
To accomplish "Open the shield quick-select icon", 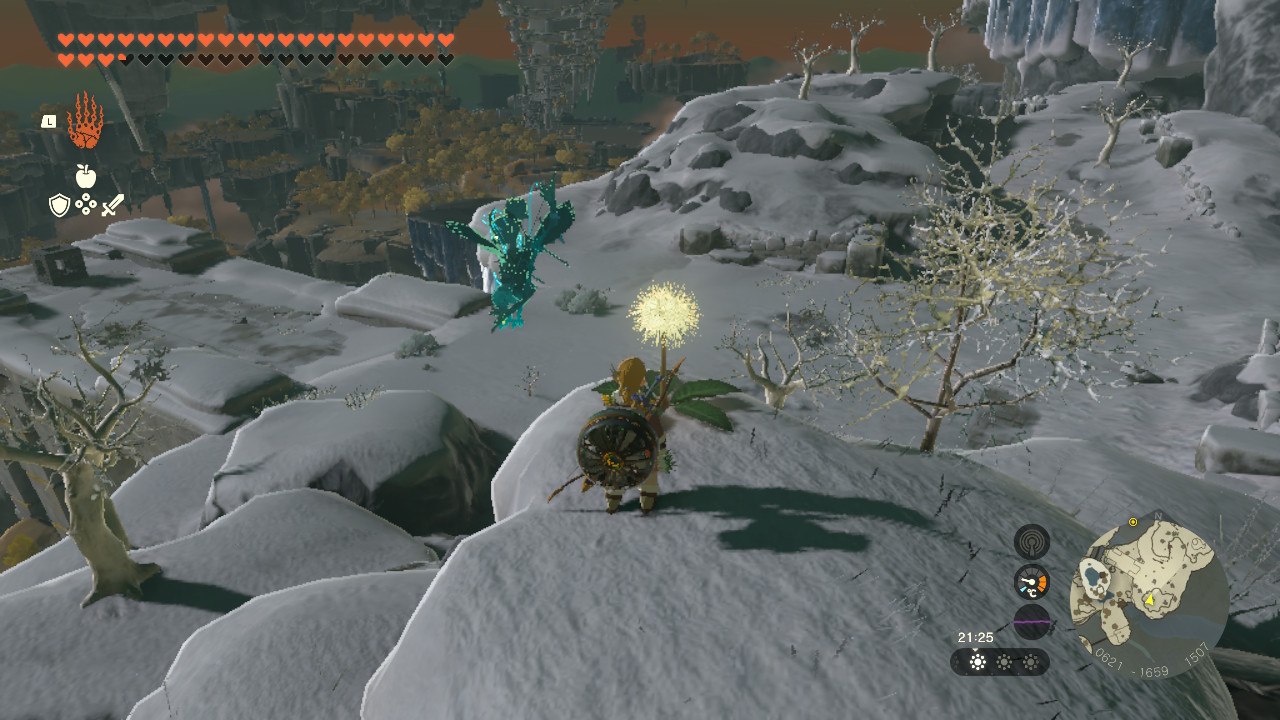I will (59, 205).
